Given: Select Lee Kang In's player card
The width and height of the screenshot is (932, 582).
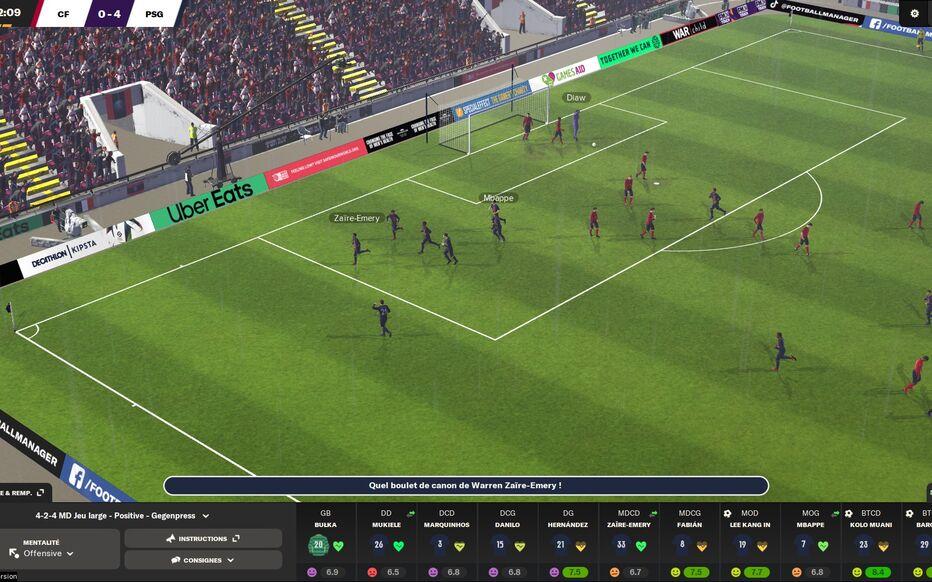Looking at the screenshot, I should 750,541.
